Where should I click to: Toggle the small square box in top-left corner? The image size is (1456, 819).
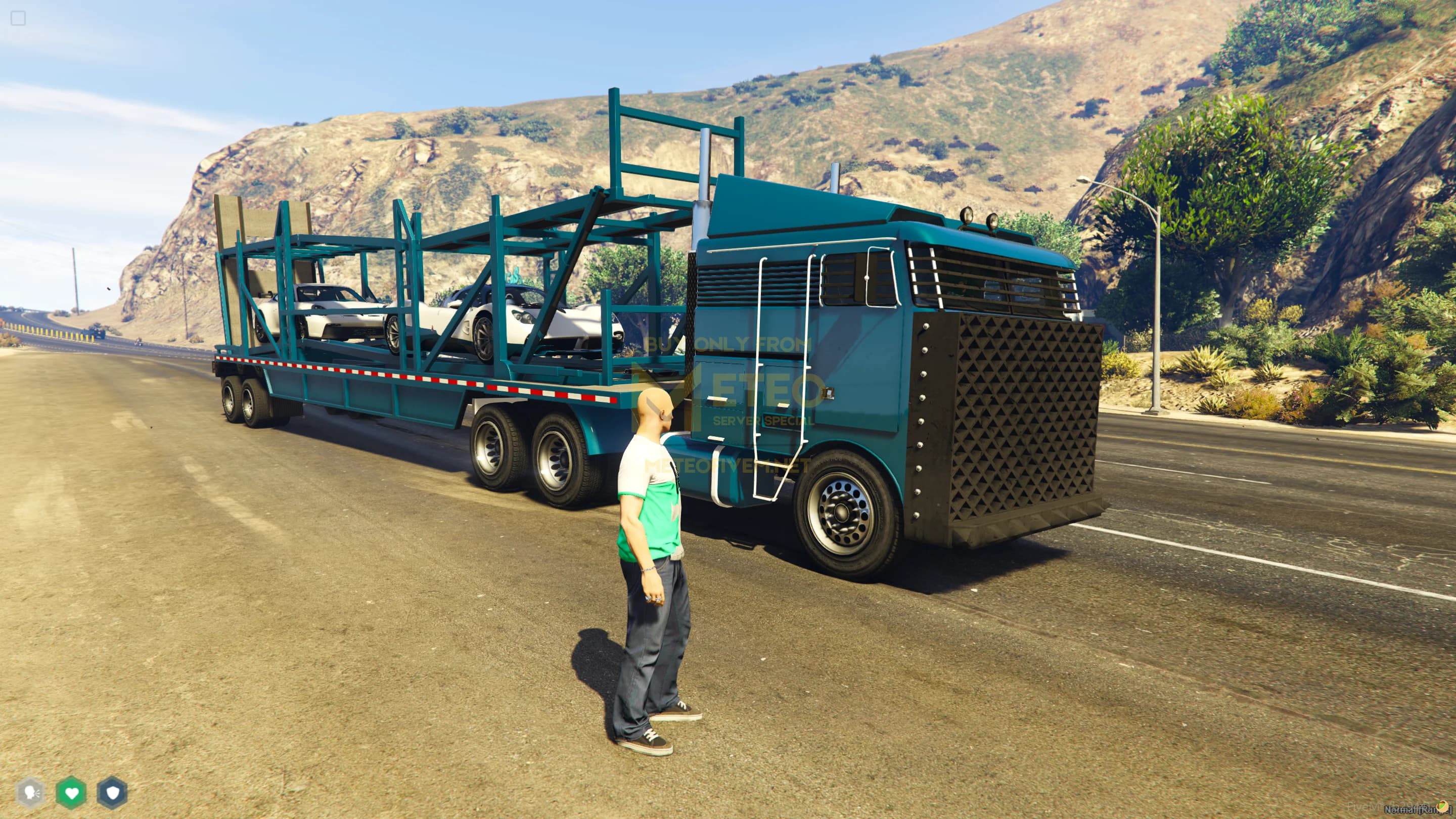pyautogui.click(x=18, y=19)
